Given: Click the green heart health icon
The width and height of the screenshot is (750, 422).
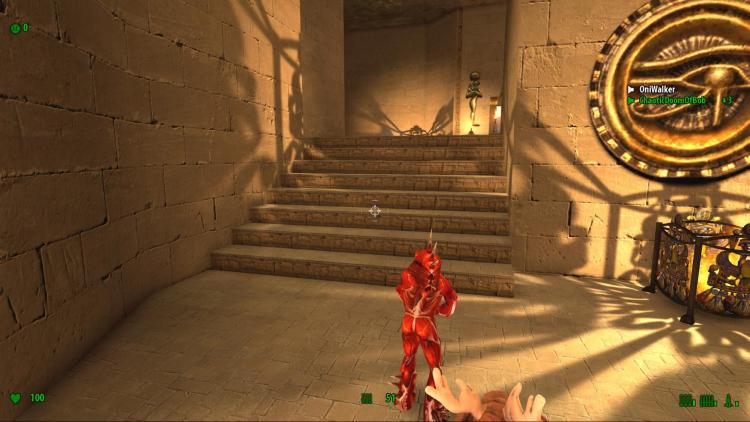Looking at the screenshot, I should click(x=15, y=398).
